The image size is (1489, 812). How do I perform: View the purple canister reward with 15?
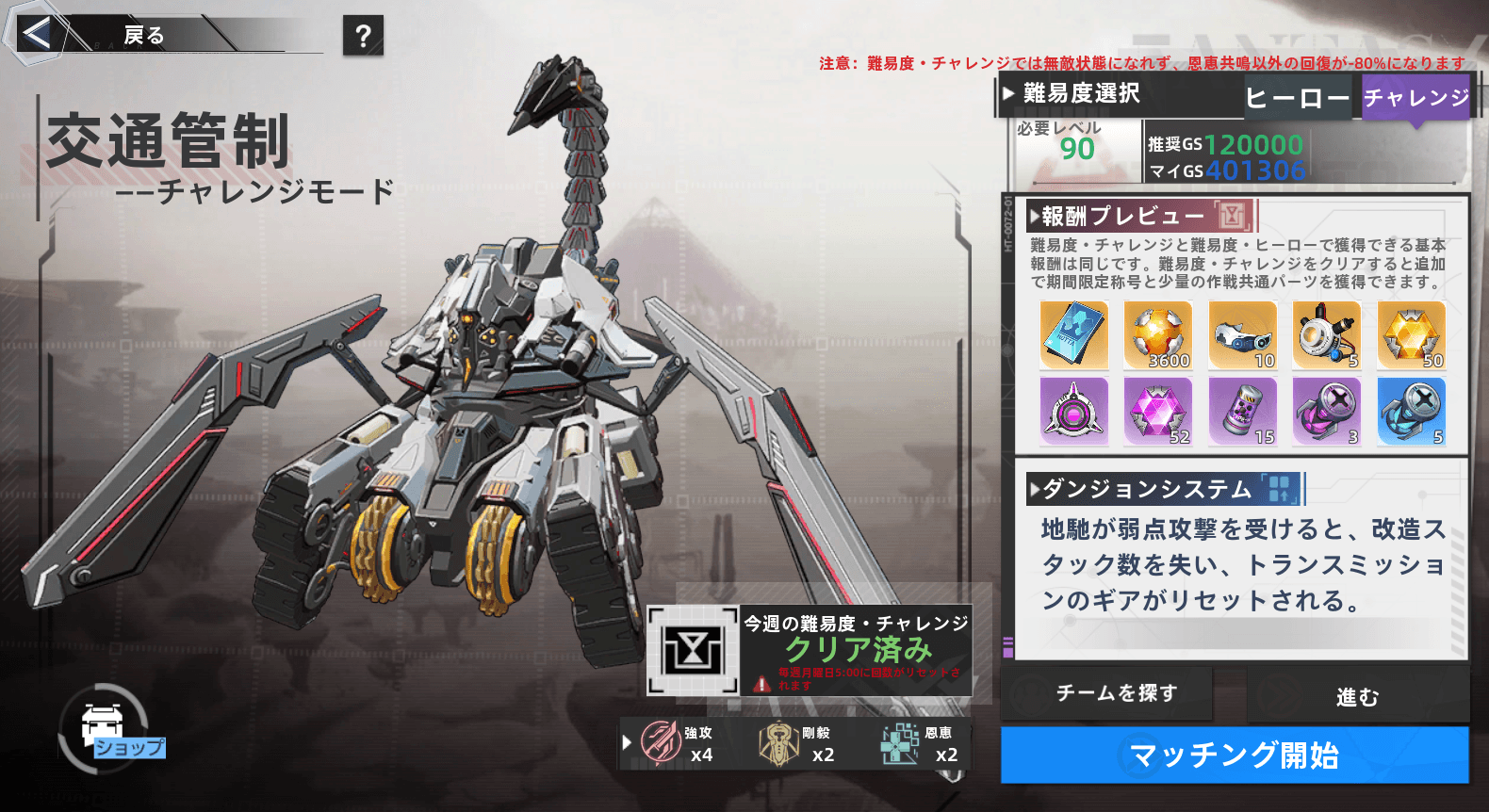click(1242, 412)
